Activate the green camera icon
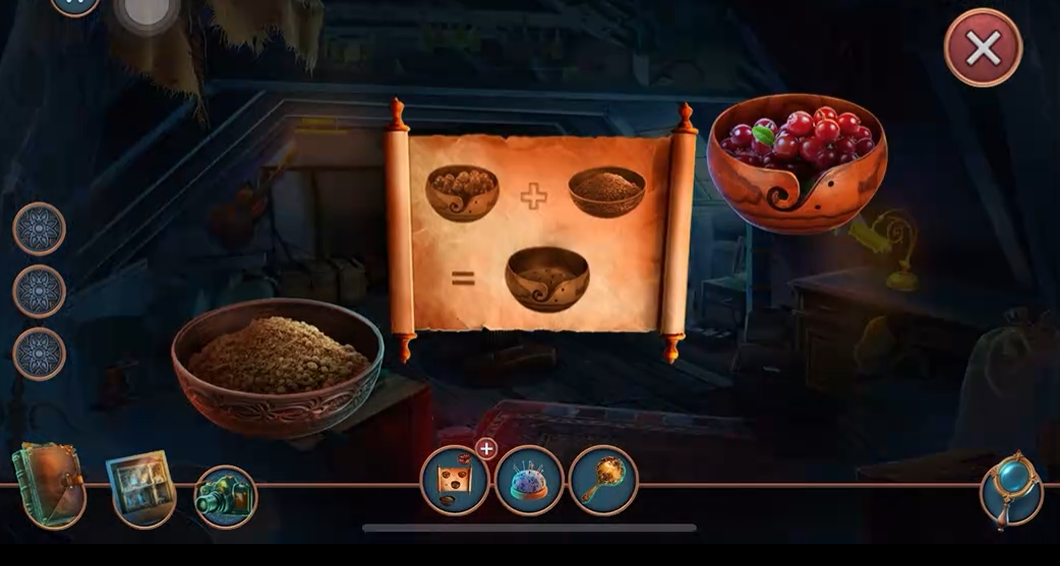Image resolution: width=1060 pixels, height=566 pixels. coord(225,497)
